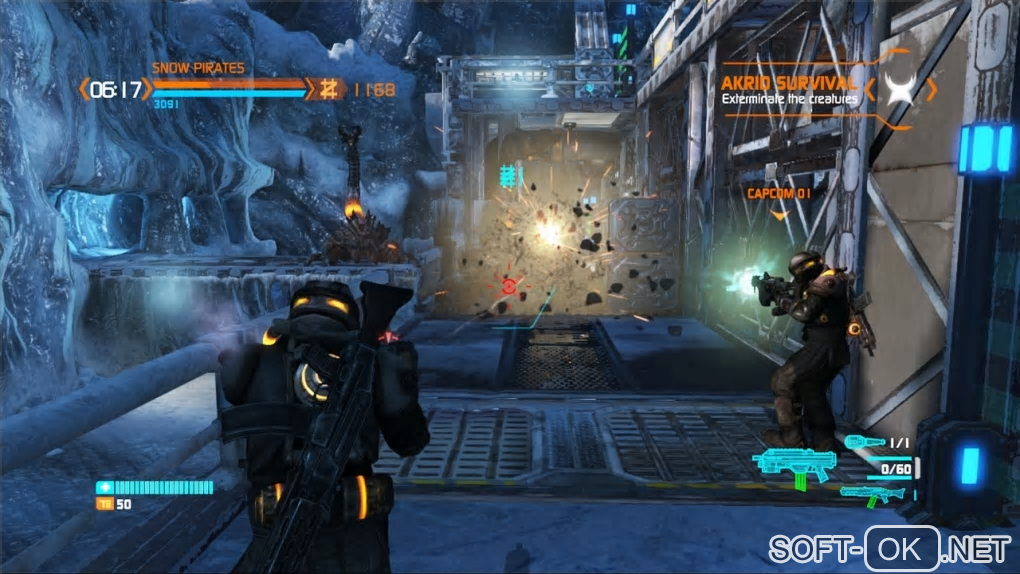The width and height of the screenshot is (1020, 574).
Task: Select the CAPCOM 01 teammate marker
Action: click(x=778, y=193)
